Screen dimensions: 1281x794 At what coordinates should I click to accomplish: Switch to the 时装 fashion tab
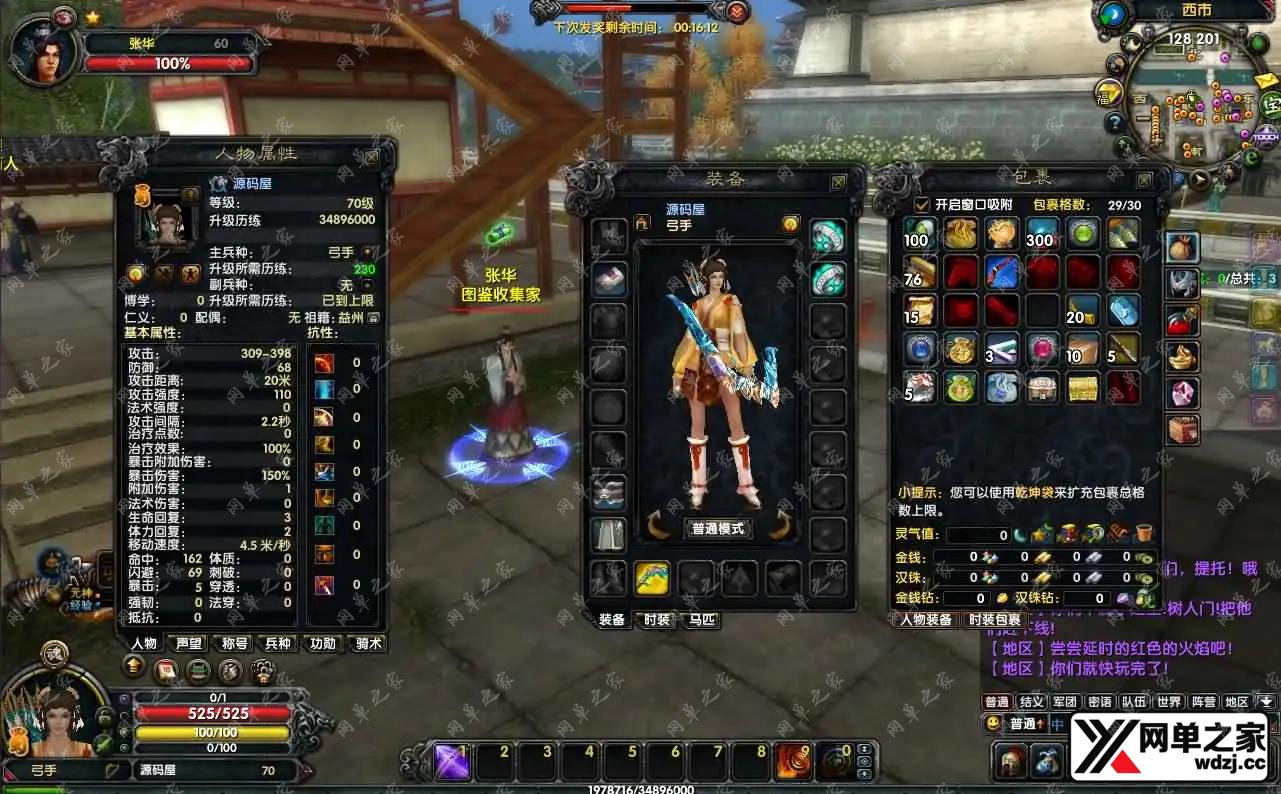click(x=657, y=620)
